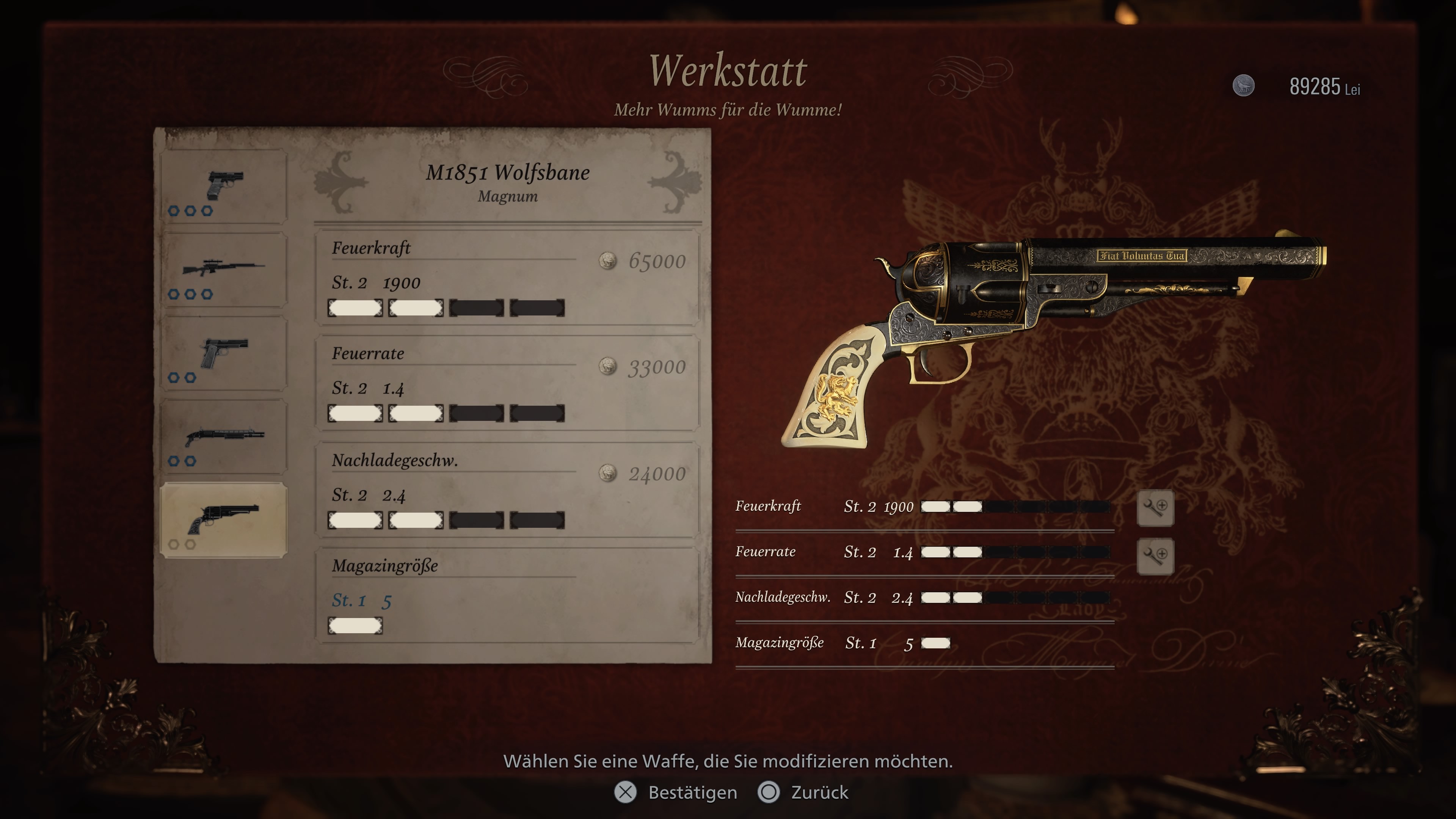Choose the Feuerrate upgrade costing 33000
Screen dimensions: 1456x819
click(507, 383)
